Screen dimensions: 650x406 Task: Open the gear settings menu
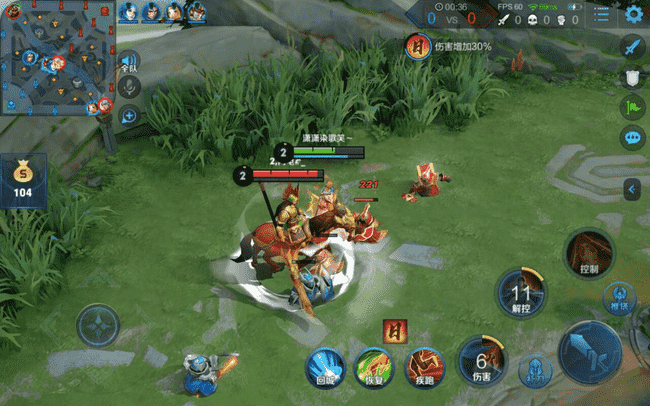click(x=633, y=14)
